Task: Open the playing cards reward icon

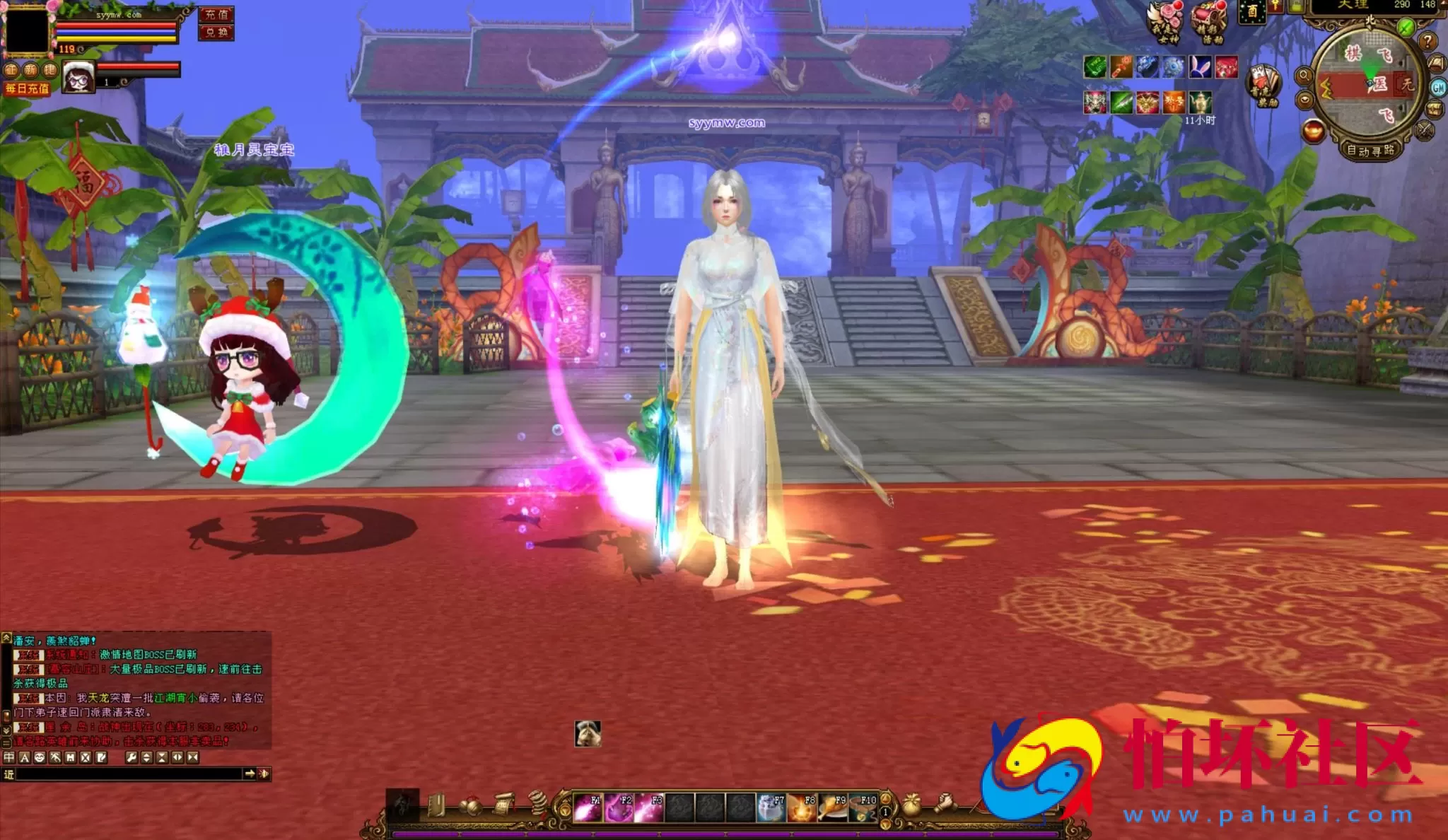Action: pos(1263,85)
